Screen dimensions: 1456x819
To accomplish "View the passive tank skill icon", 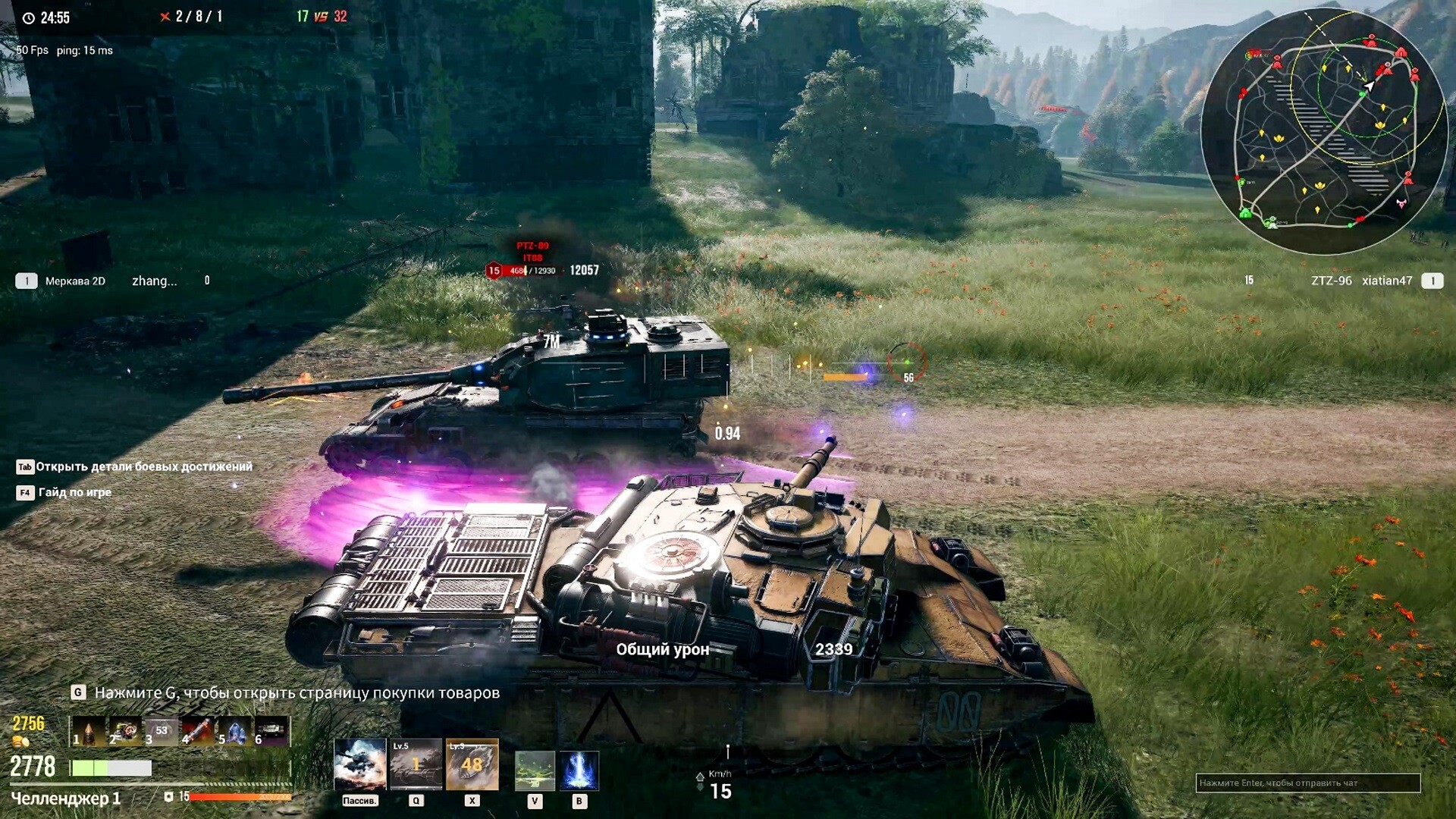I will coord(359,764).
